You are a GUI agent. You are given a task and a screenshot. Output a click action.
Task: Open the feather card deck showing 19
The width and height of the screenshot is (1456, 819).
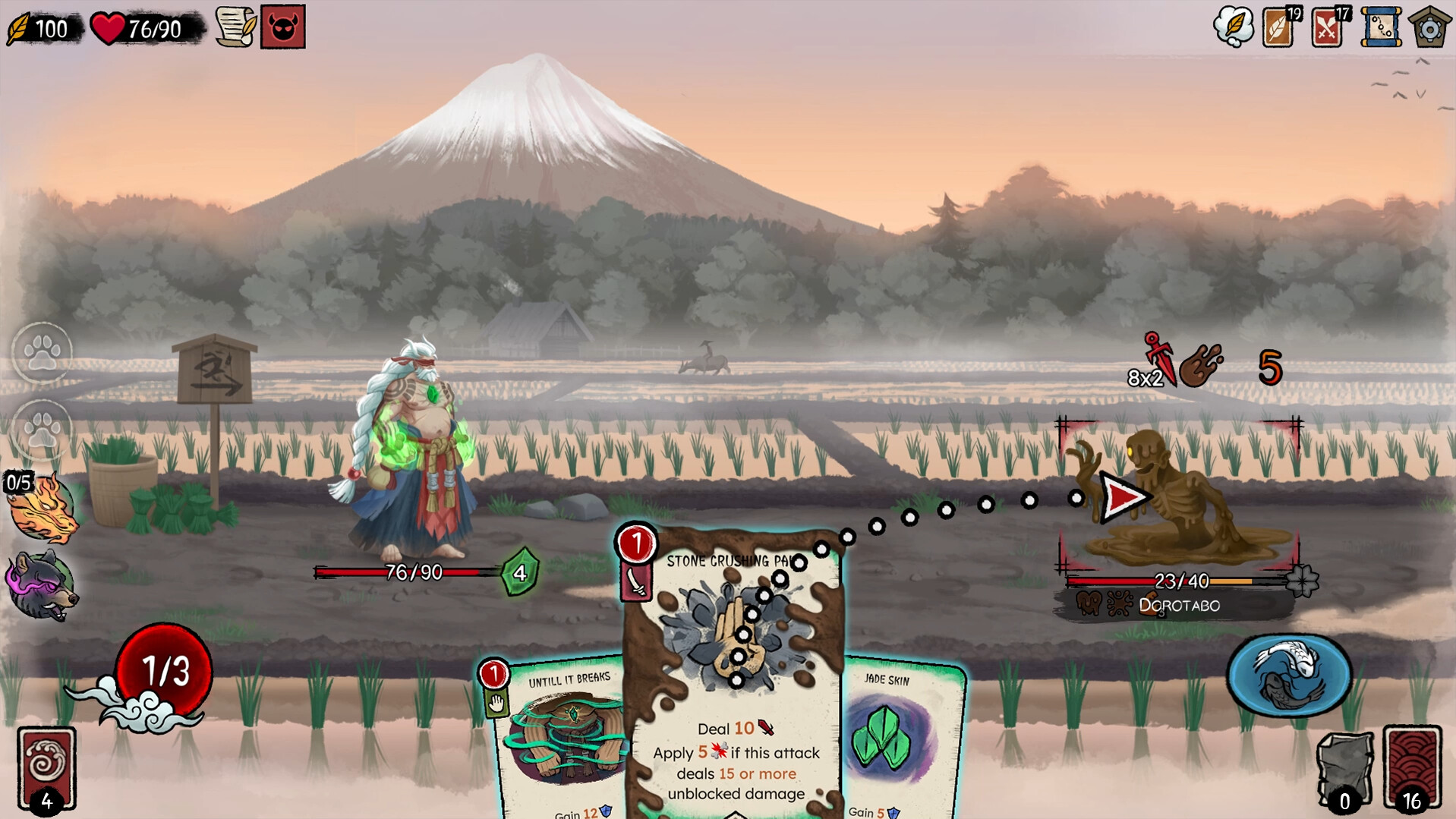tap(1277, 25)
